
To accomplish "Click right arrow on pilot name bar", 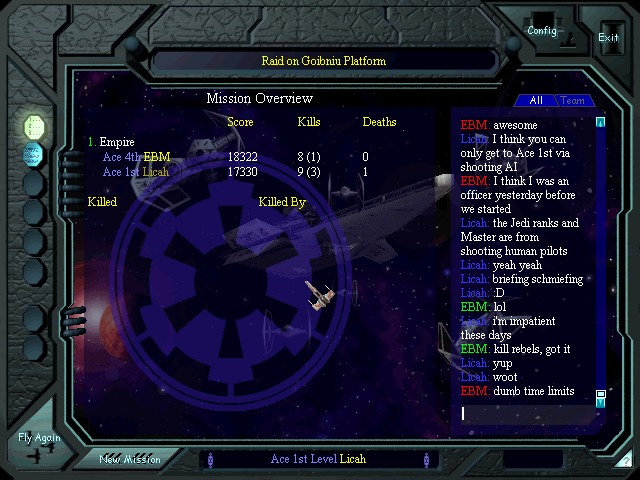I will pyautogui.click(x=426, y=460).
